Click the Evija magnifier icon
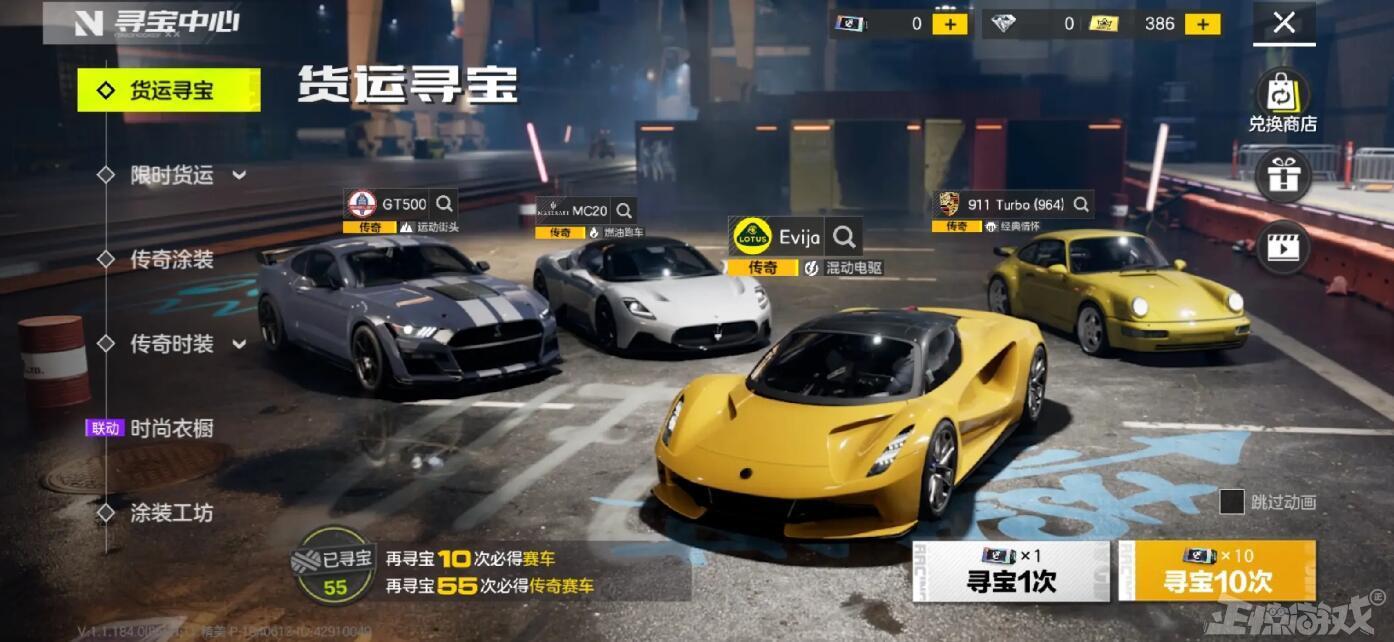The width and height of the screenshot is (1394, 642). tap(845, 237)
